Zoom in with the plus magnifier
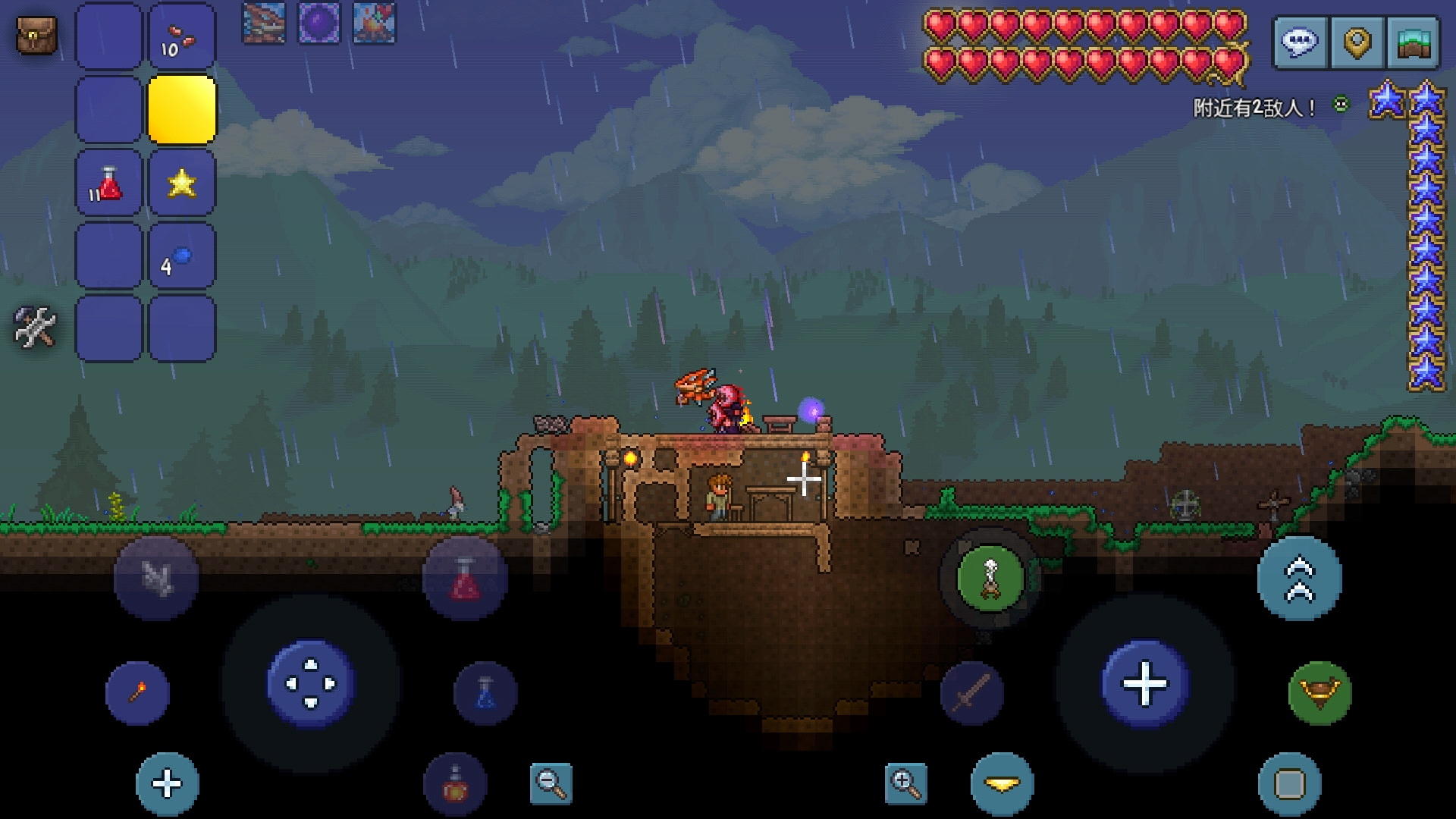Screen dimensions: 1456x819 [x=905, y=783]
